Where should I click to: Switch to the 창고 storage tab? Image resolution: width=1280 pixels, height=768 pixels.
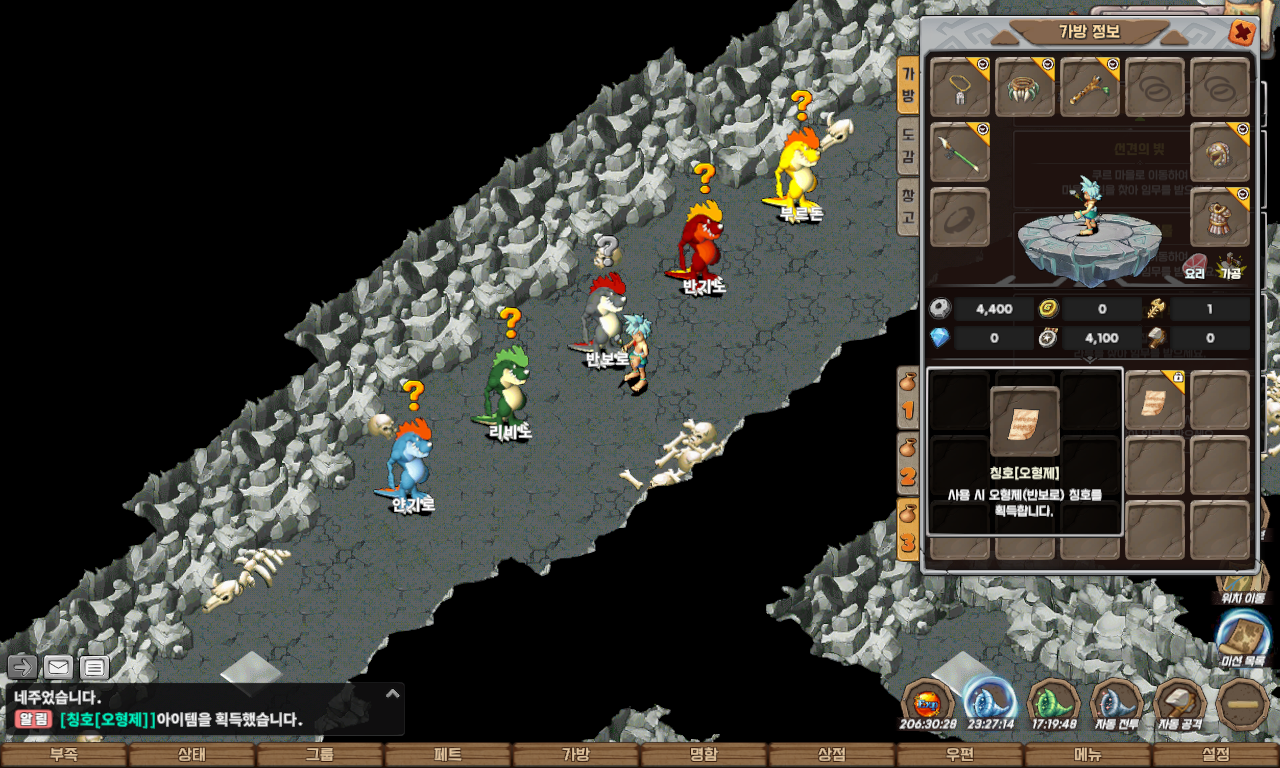(907, 204)
